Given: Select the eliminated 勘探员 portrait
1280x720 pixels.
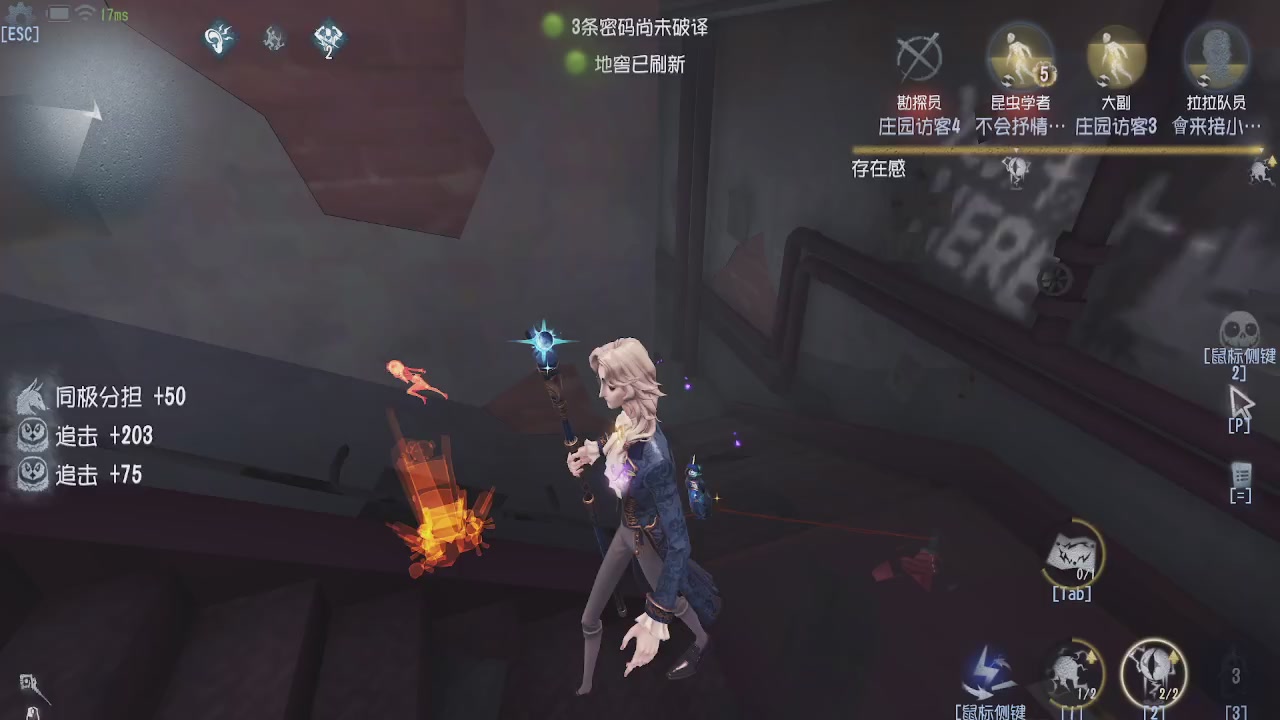Looking at the screenshot, I should point(921,60).
